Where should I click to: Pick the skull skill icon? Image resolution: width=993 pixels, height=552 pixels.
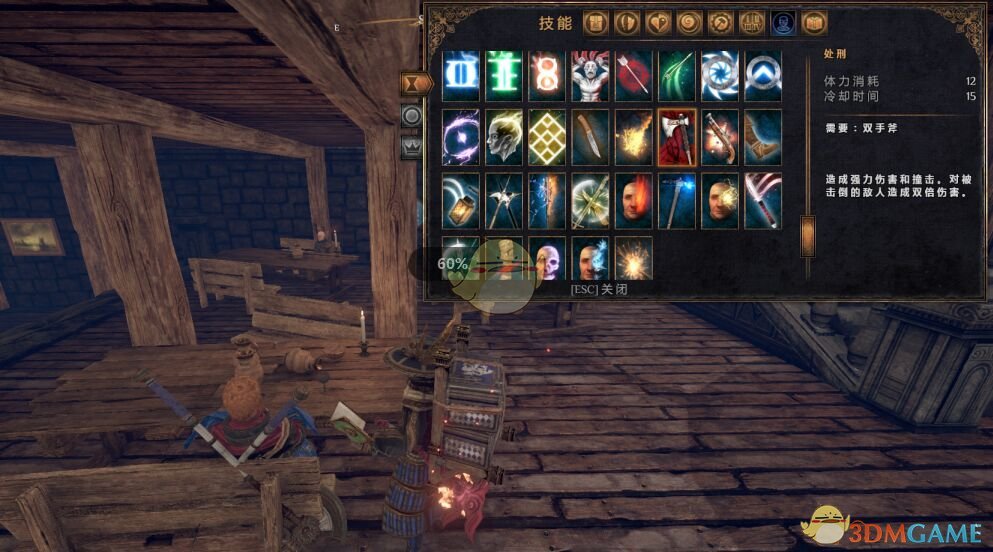click(x=547, y=258)
